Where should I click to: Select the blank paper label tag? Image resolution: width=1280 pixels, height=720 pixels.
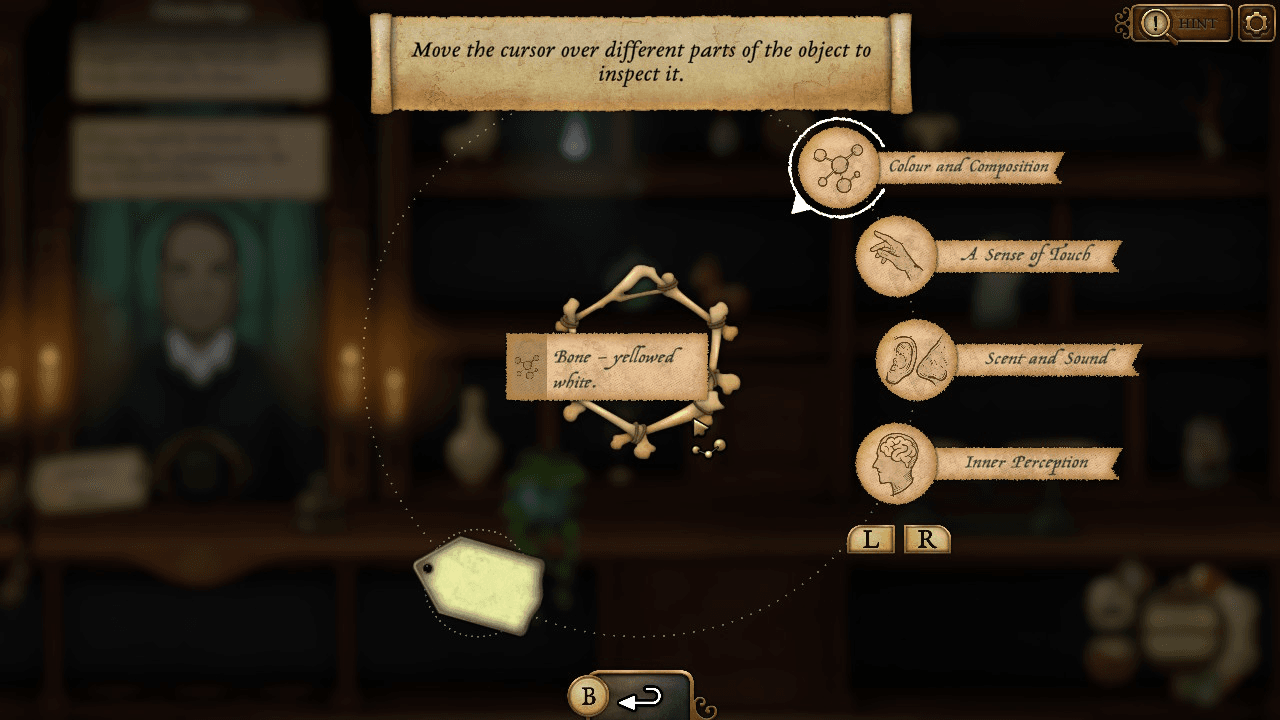click(x=481, y=586)
